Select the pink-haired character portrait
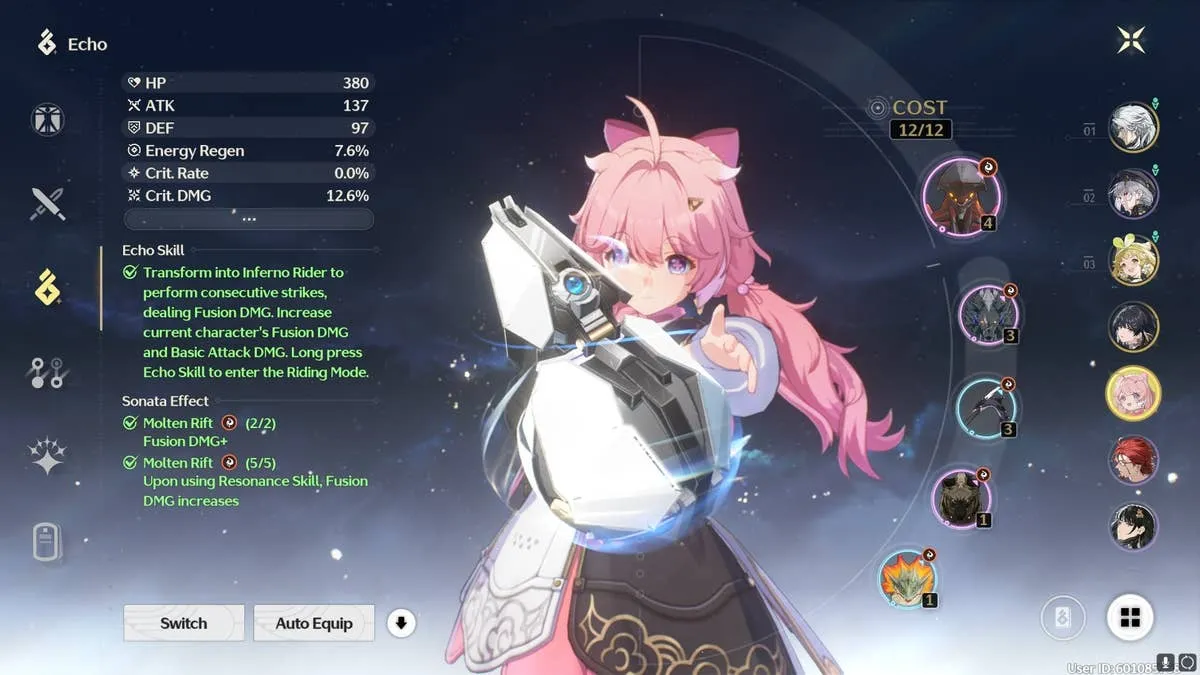 point(1133,393)
